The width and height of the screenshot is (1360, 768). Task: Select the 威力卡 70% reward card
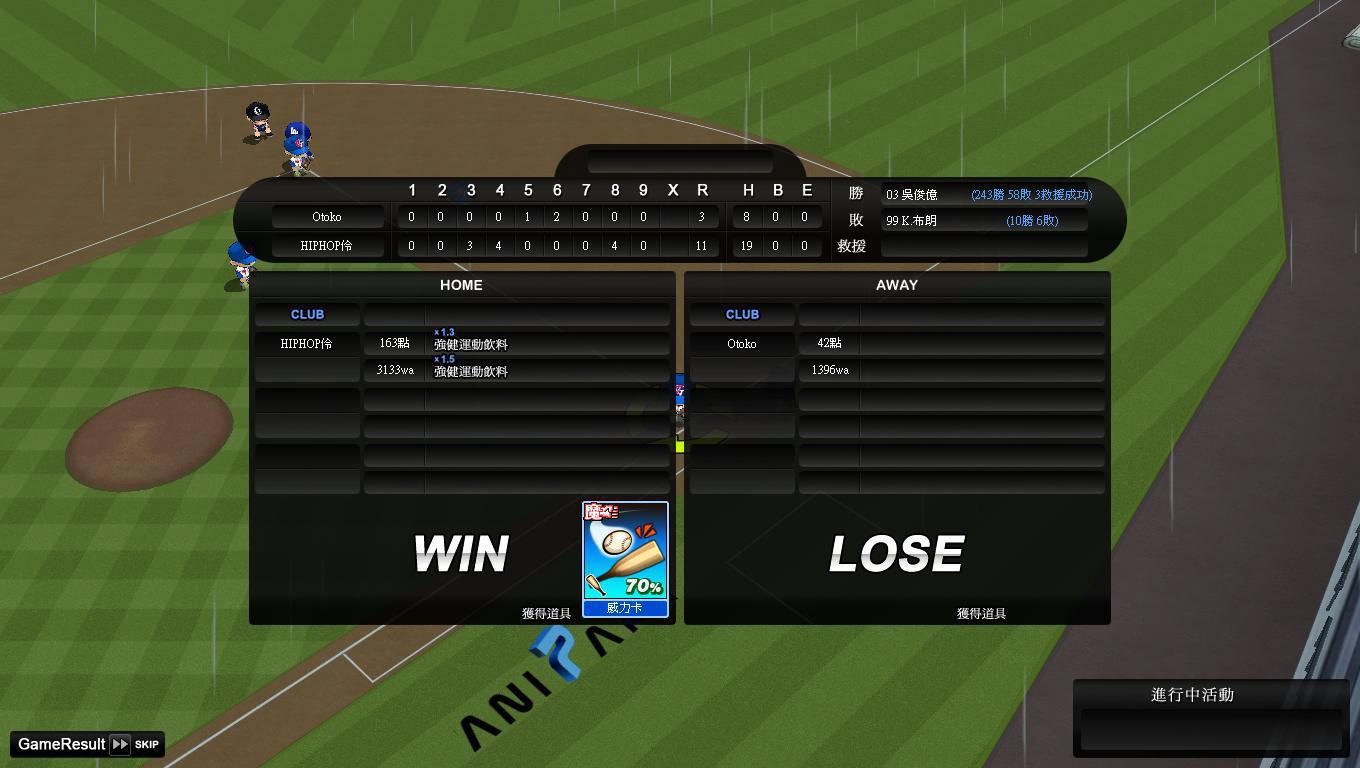pyautogui.click(x=625, y=559)
